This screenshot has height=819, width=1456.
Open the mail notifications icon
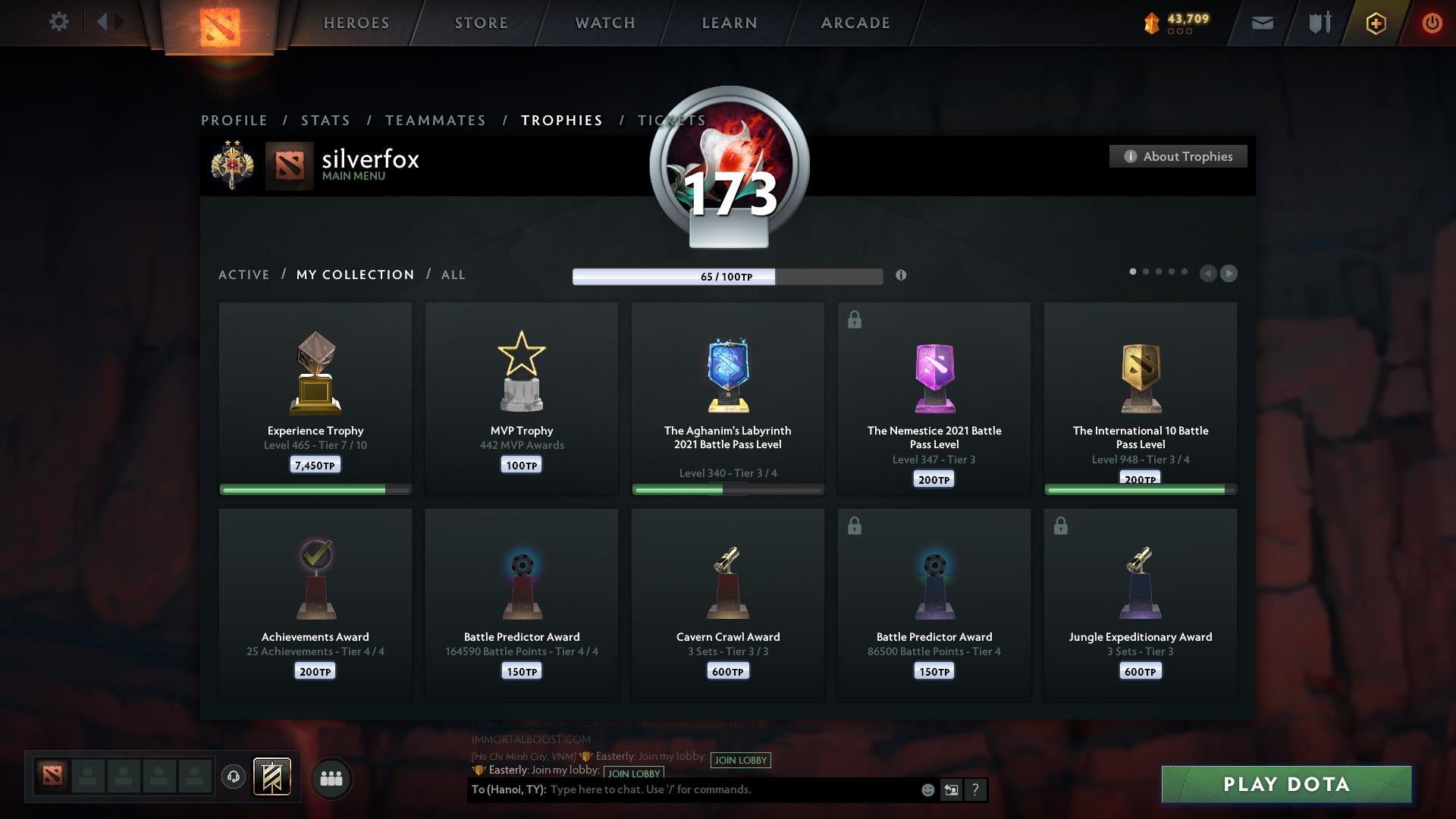[1263, 23]
